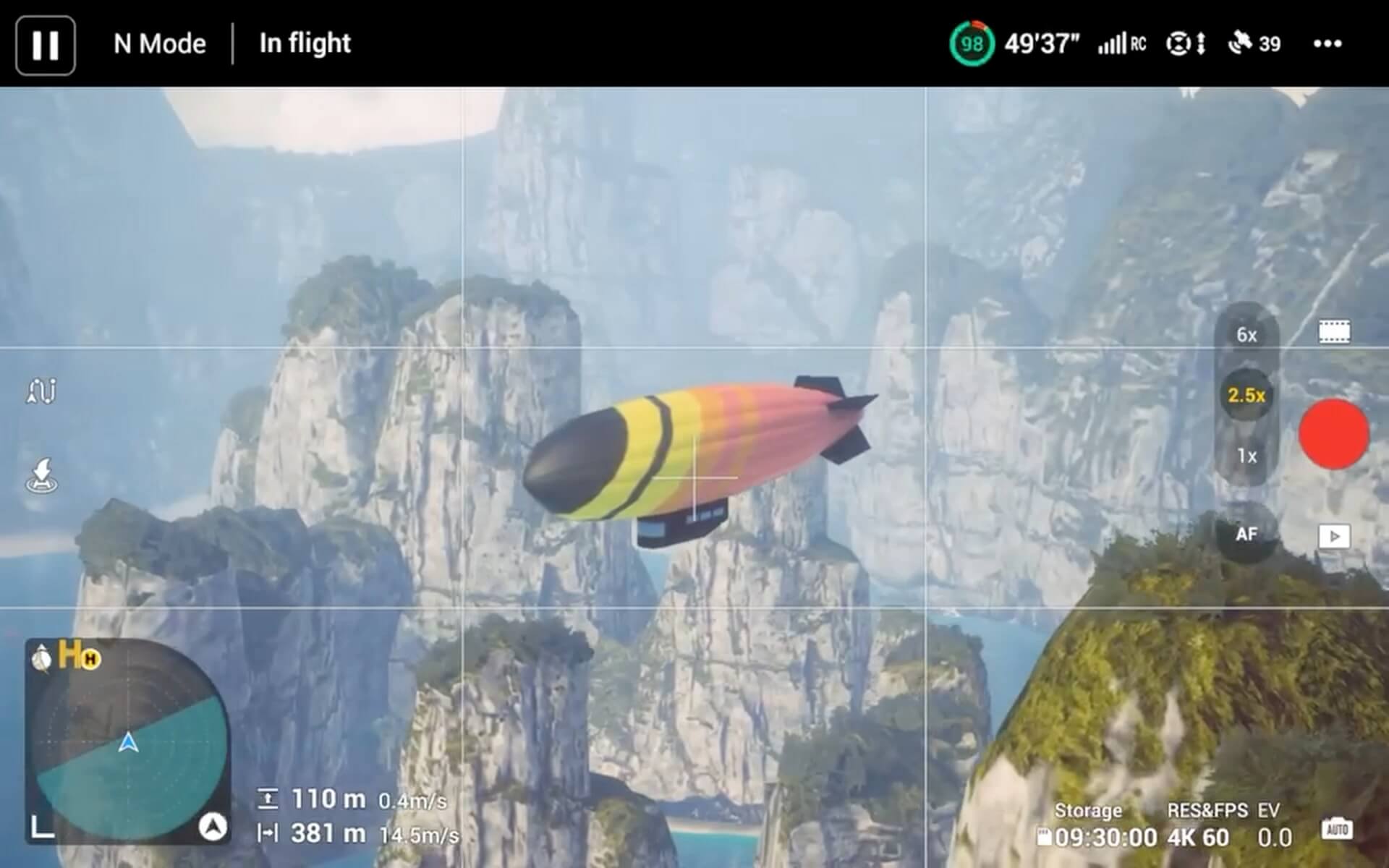Expand the radar attitude minimap

pyautogui.click(x=43, y=826)
